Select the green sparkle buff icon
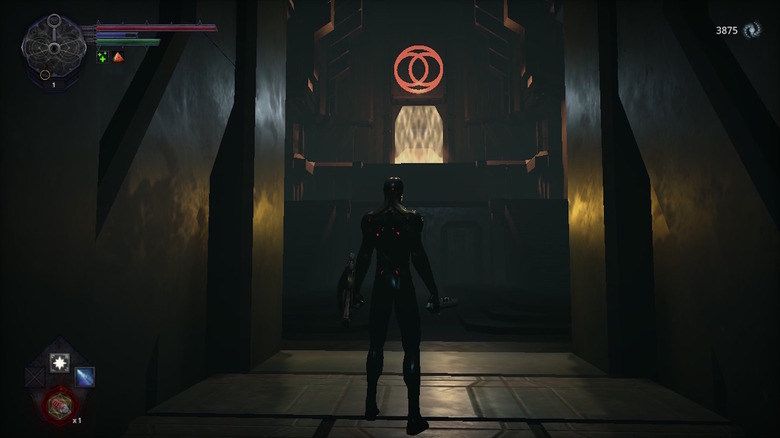 pyautogui.click(x=102, y=57)
